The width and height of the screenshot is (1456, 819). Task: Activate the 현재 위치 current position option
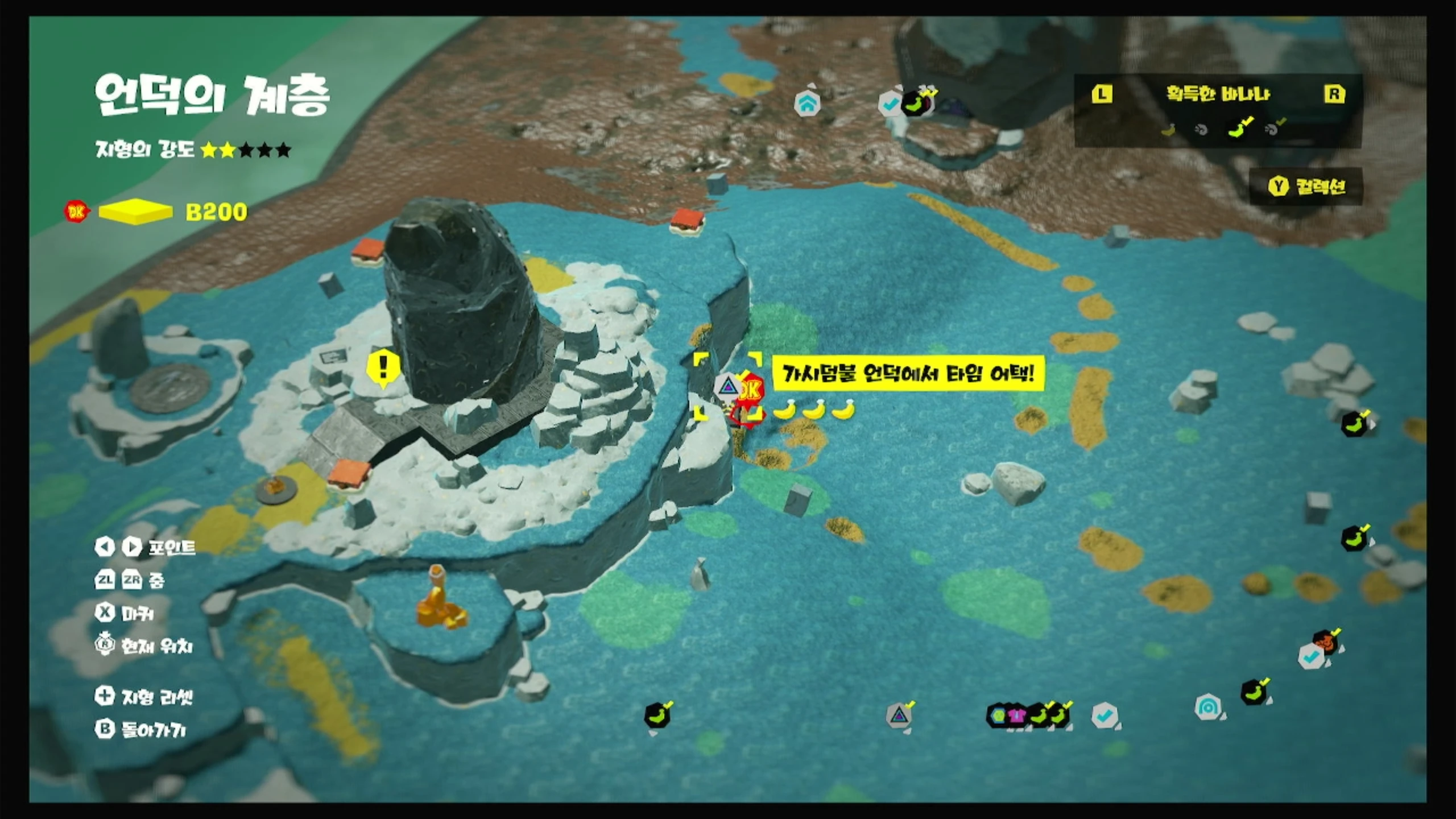point(144,646)
